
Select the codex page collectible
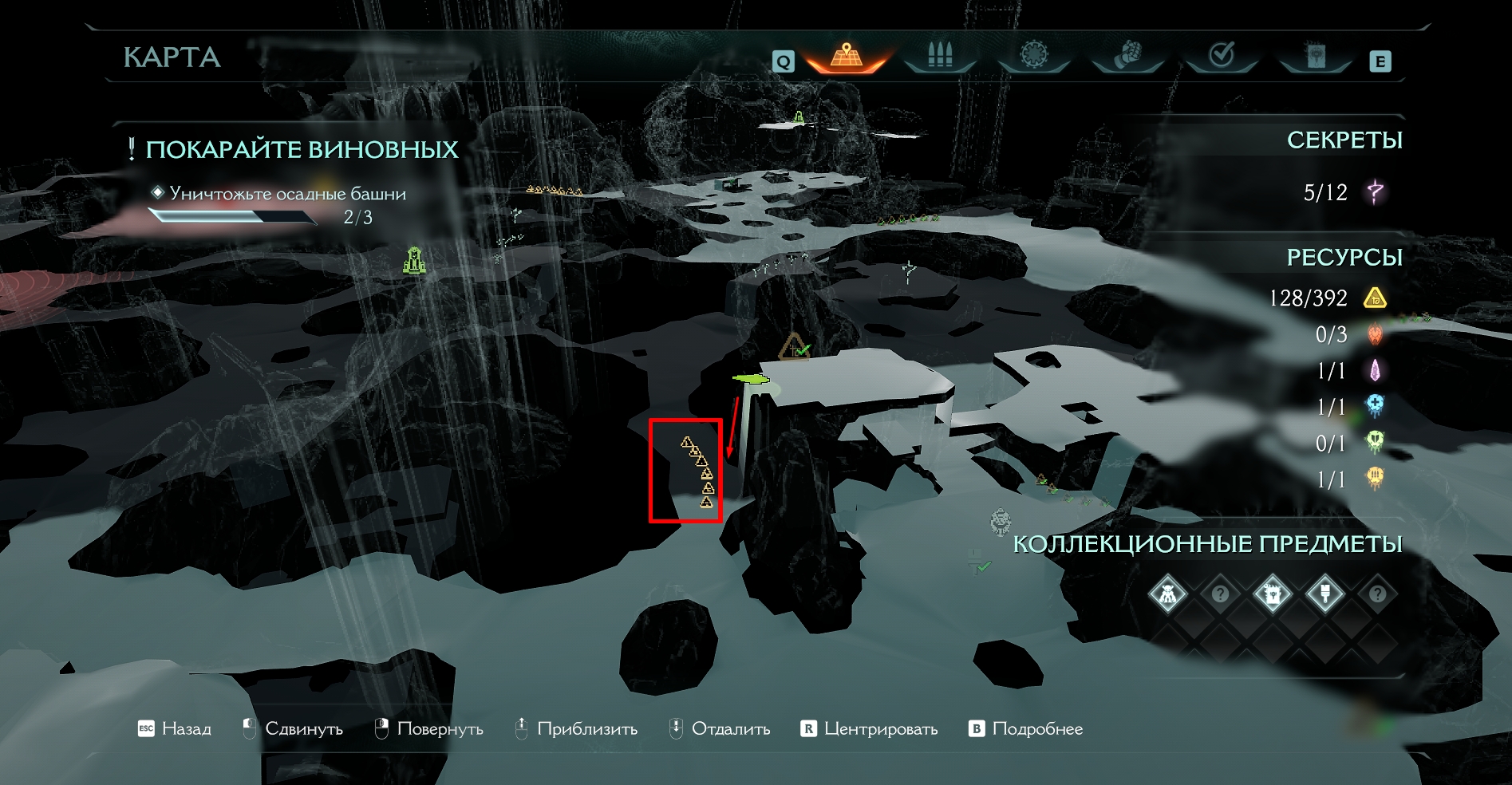1272,594
